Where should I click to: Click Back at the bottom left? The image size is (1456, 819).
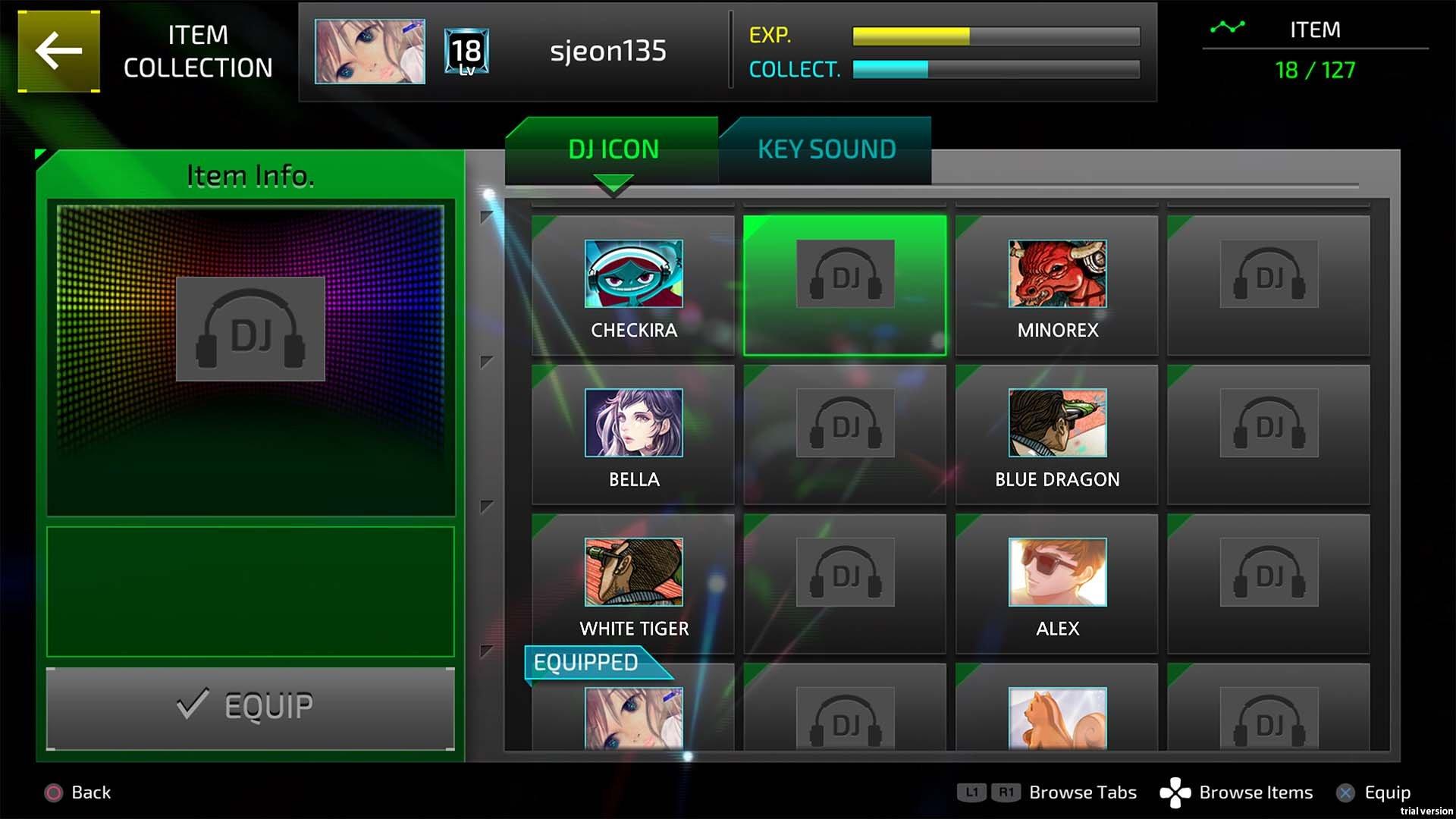(x=79, y=792)
